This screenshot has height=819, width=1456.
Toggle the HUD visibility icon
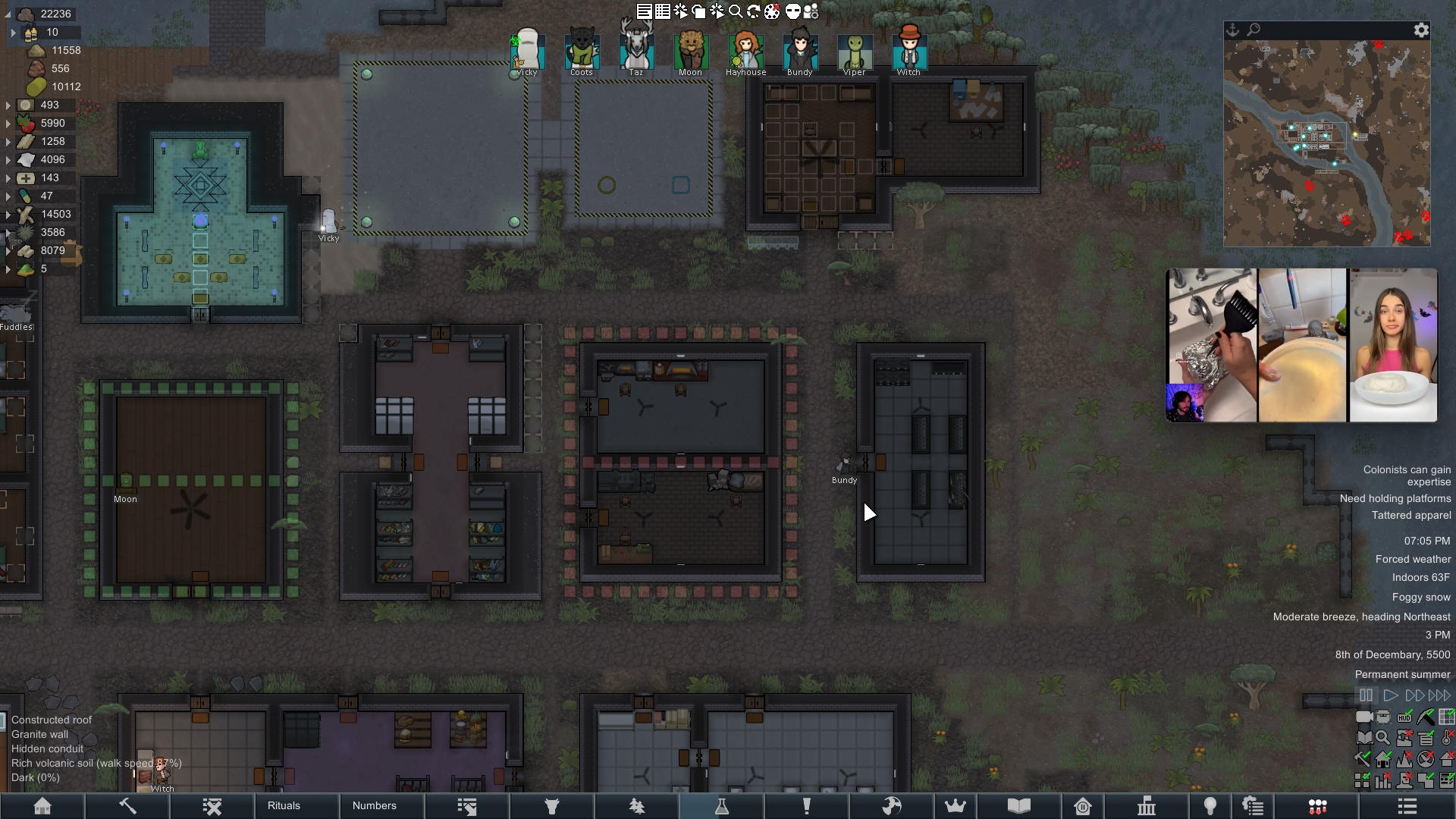coord(1404,717)
